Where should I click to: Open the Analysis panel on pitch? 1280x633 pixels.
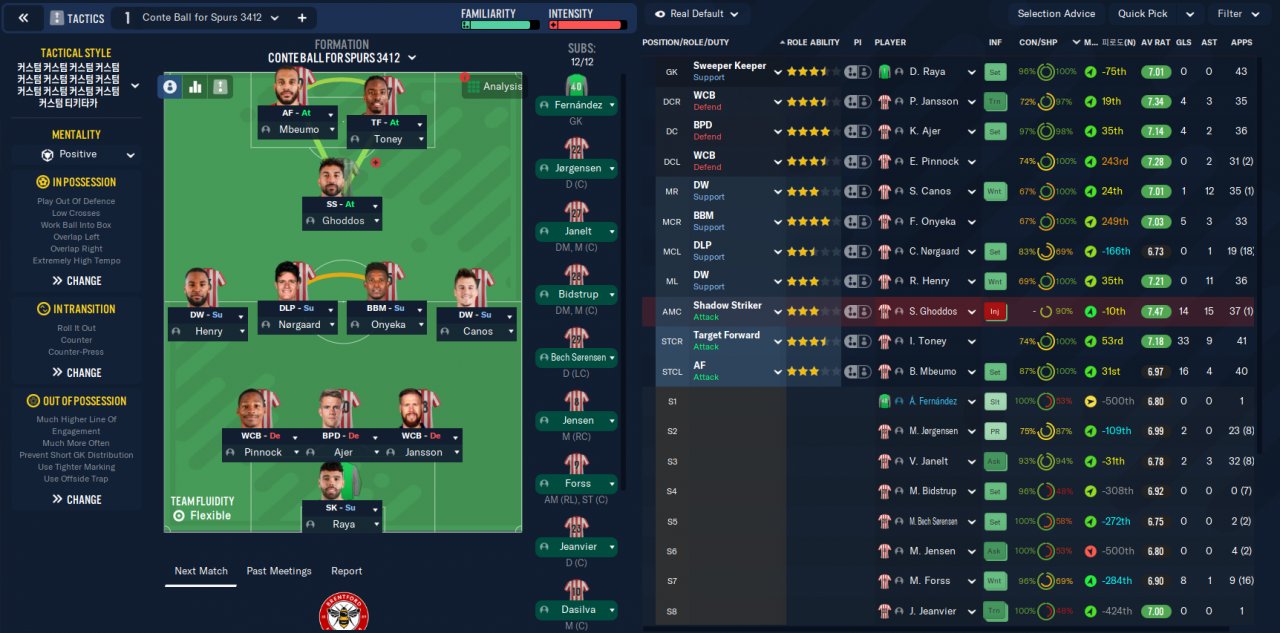pyautogui.click(x=492, y=86)
